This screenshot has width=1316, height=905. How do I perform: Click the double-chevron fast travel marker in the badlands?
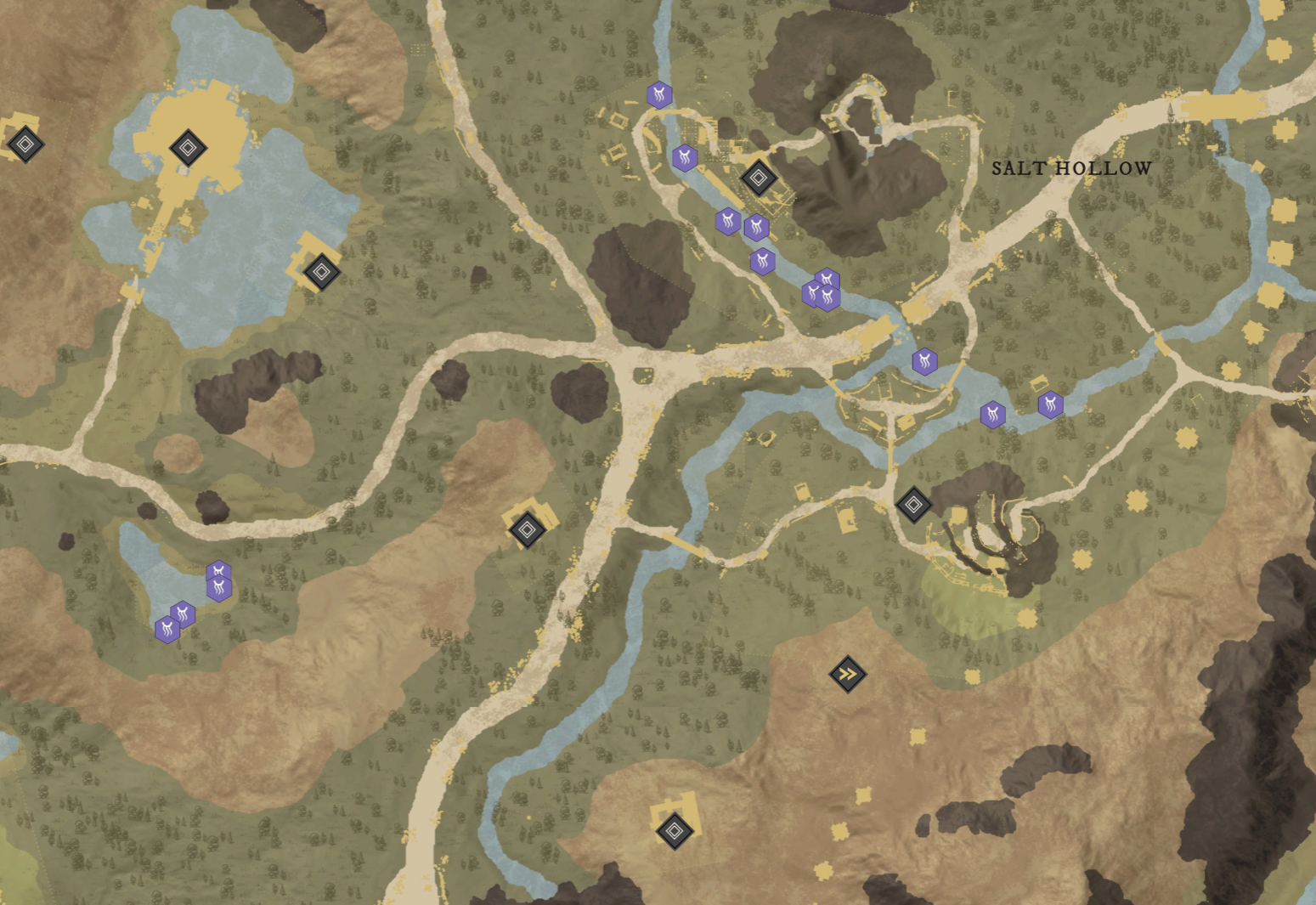[848, 672]
